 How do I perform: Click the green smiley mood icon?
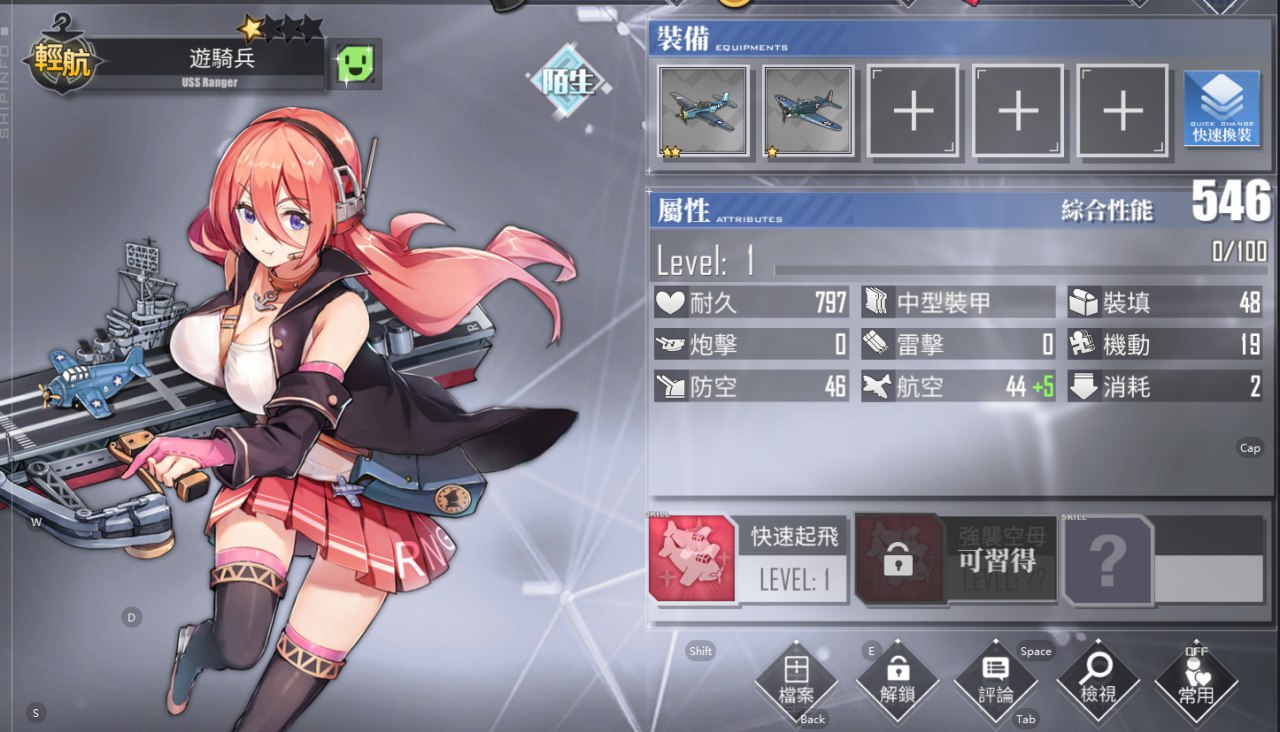355,65
